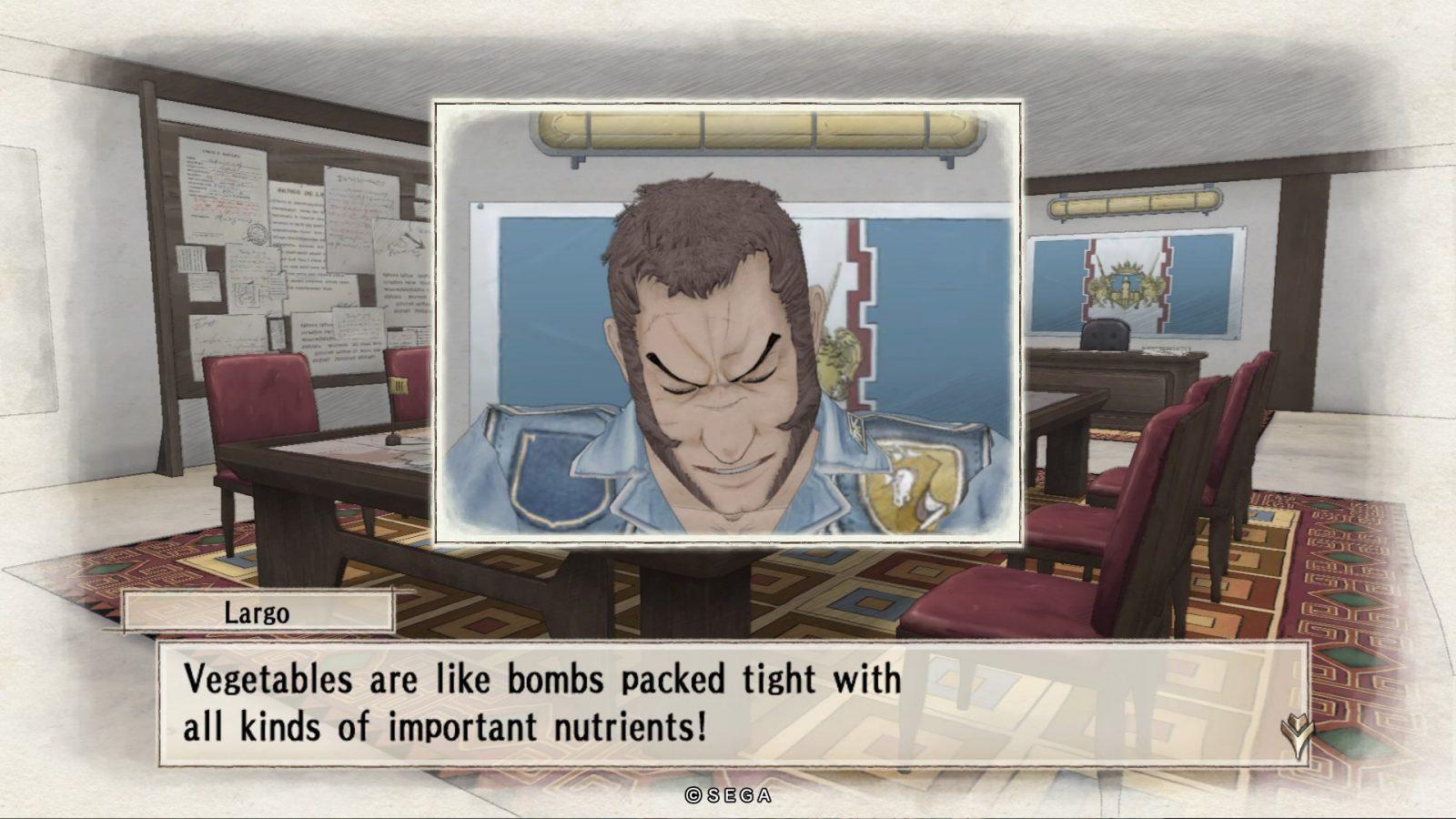Advance dialogue using the continue arrow emblem
This screenshot has height=819, width=1456.
[1296, 734]
